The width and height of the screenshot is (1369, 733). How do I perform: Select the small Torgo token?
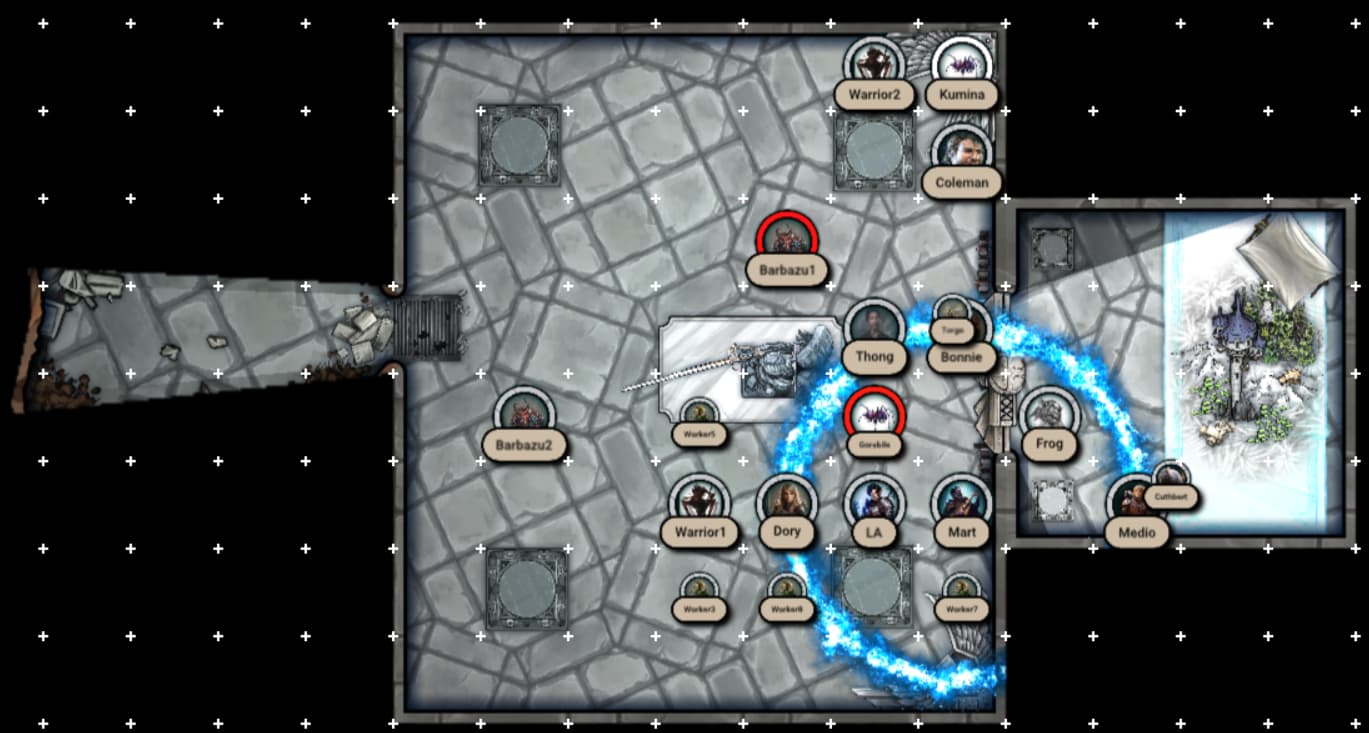click(x=951, y=312)
